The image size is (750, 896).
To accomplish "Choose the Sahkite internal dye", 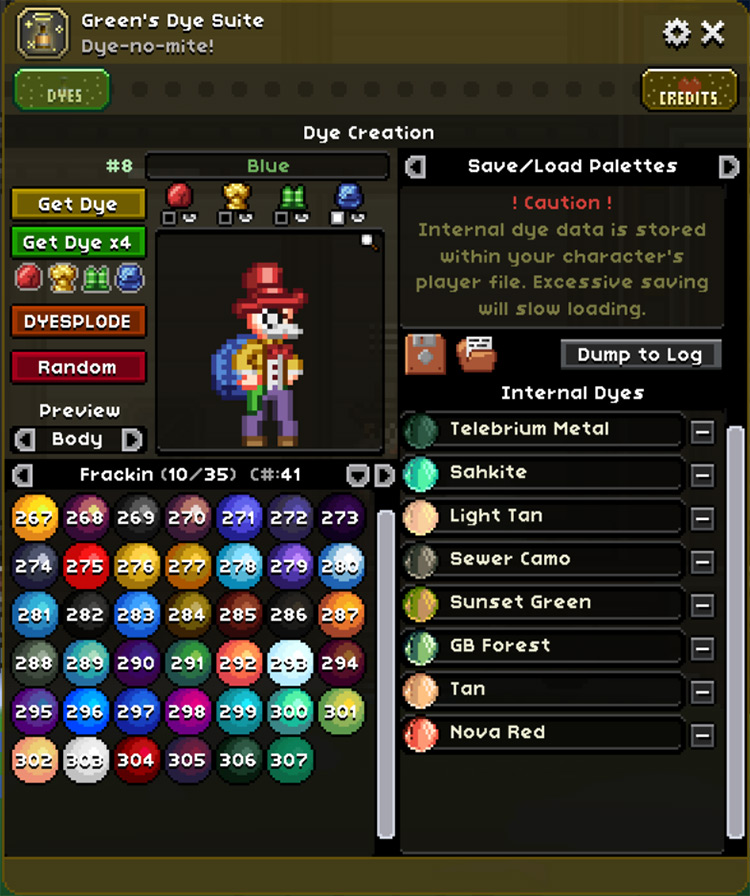I will click(x=543, y=473).
